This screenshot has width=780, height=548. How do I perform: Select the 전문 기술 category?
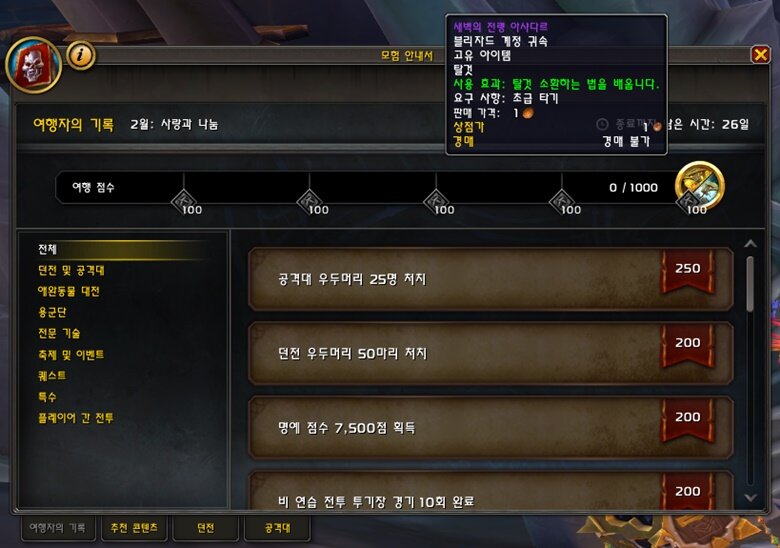tap(59, 333)
